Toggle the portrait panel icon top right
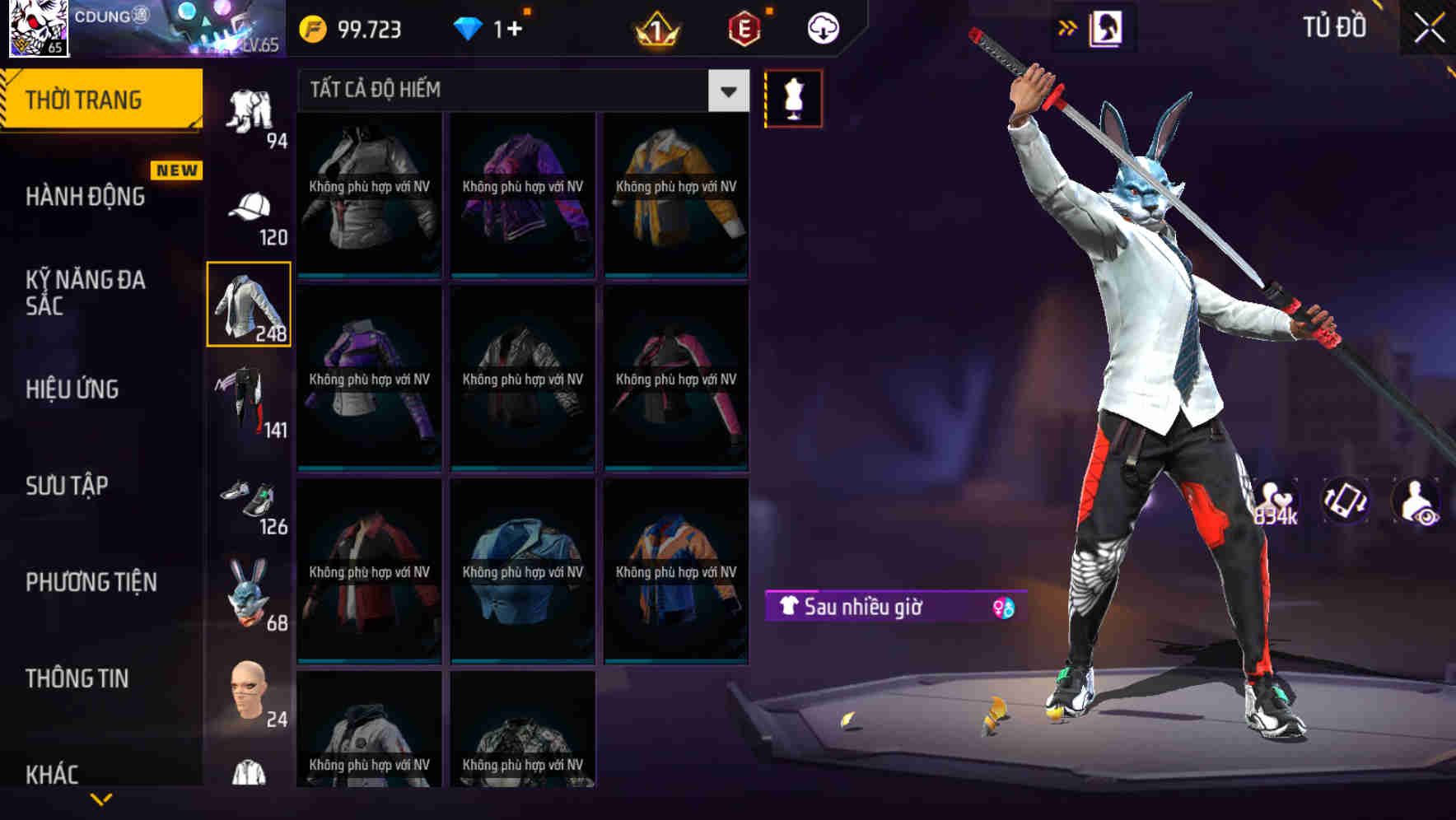1456x820 pixels. (x=1104, y=27)
